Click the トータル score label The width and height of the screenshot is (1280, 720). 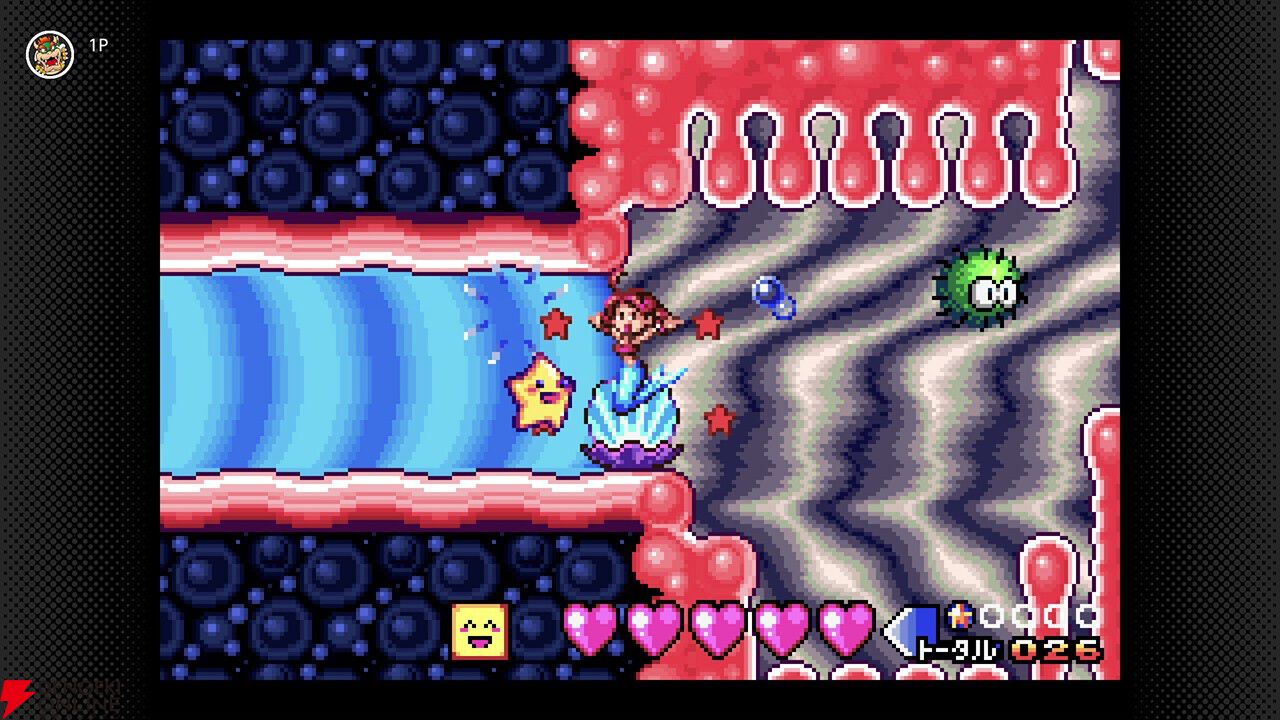955,648
